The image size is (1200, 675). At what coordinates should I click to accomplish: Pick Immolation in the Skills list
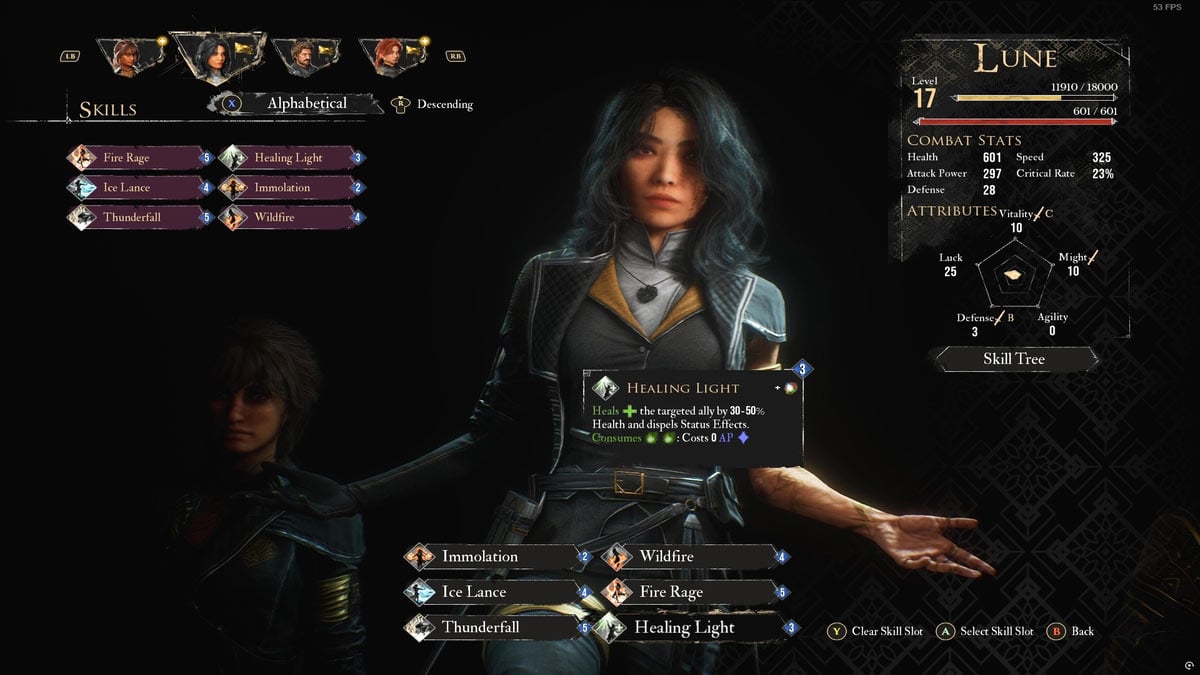click(x=289, y=187)
